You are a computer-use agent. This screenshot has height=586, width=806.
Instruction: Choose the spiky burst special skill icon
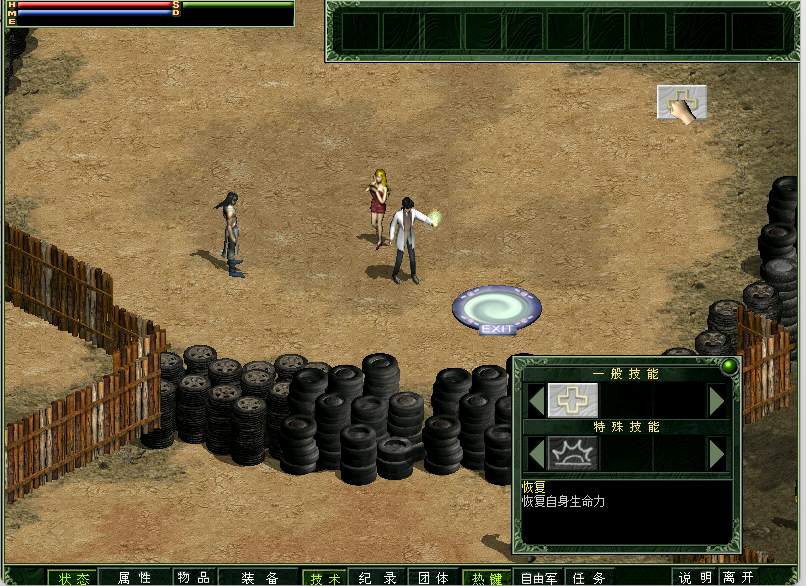pyautogui.click(x=572, y=454)
